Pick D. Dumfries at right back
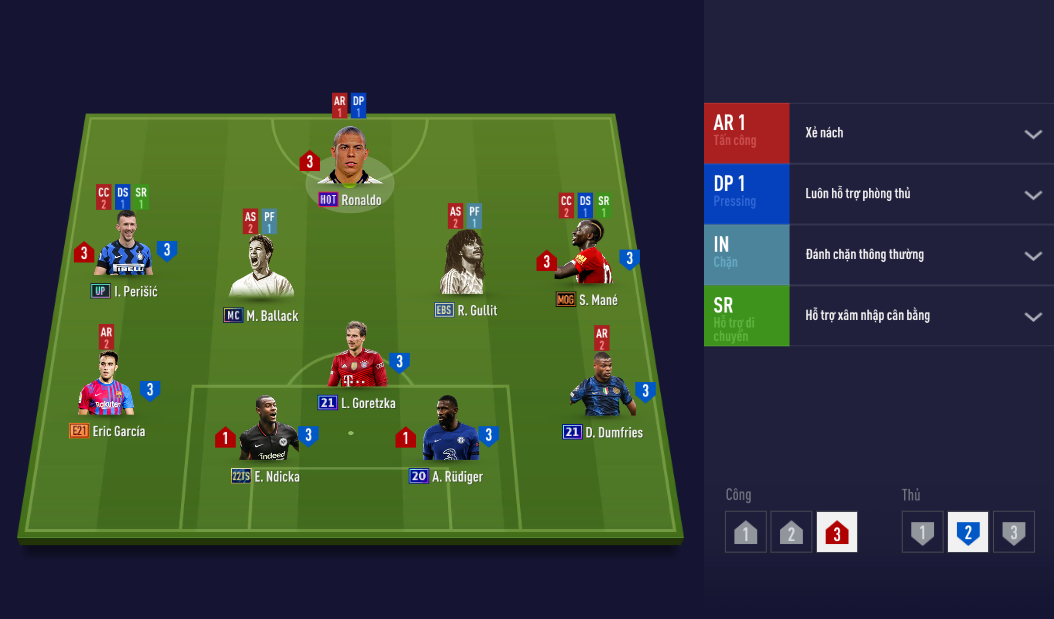 [x=601, y=388]
